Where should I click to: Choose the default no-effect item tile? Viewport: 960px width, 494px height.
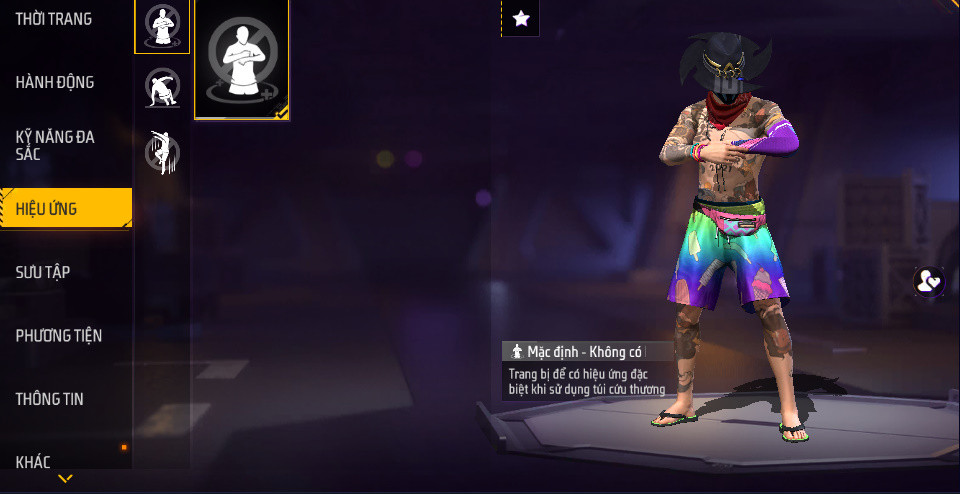(x=241, y=59)
